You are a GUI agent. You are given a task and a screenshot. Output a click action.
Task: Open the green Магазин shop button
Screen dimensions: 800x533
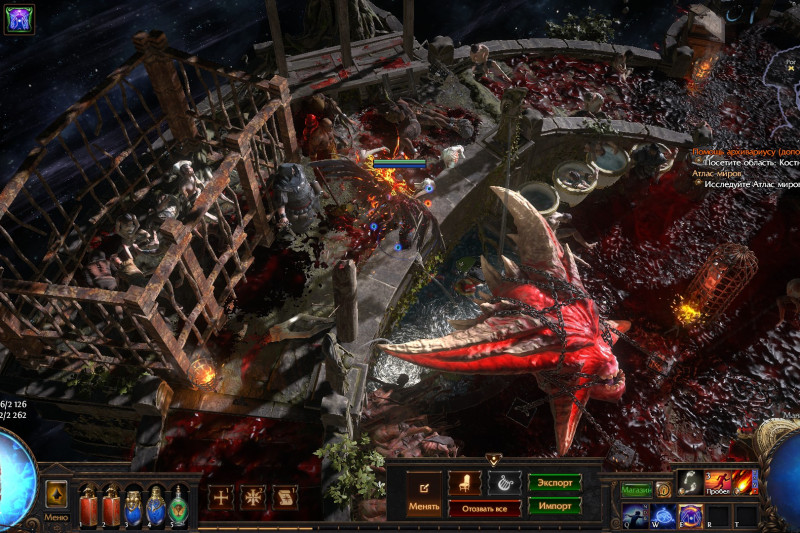[x=636, y=490]
